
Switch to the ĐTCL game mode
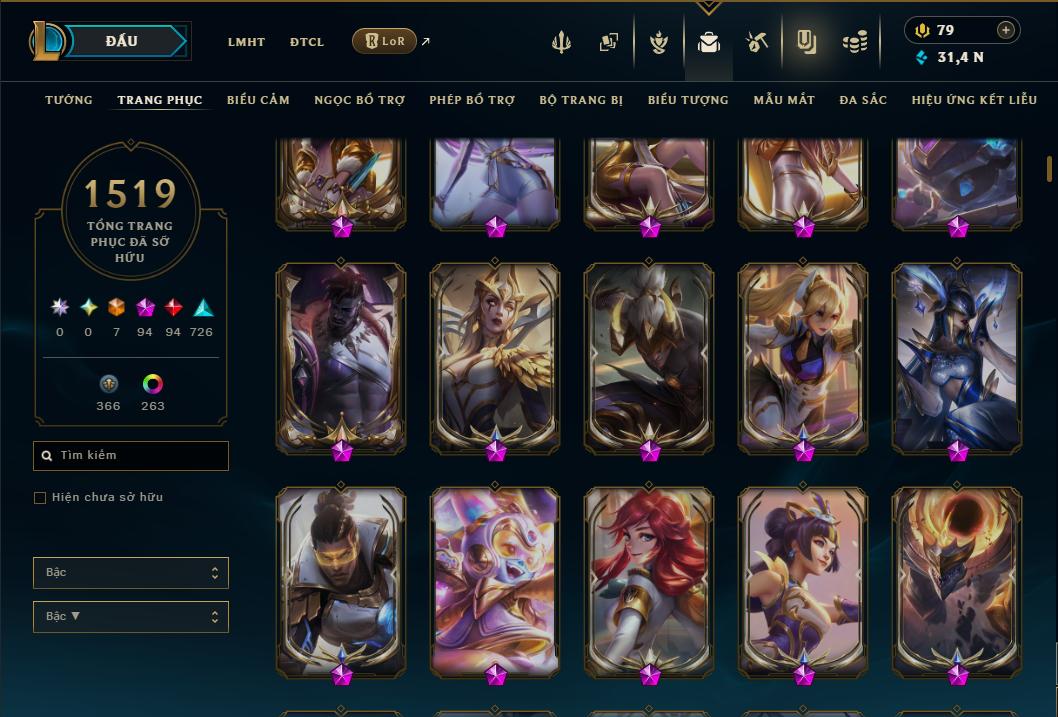click(x=307, y=42)
